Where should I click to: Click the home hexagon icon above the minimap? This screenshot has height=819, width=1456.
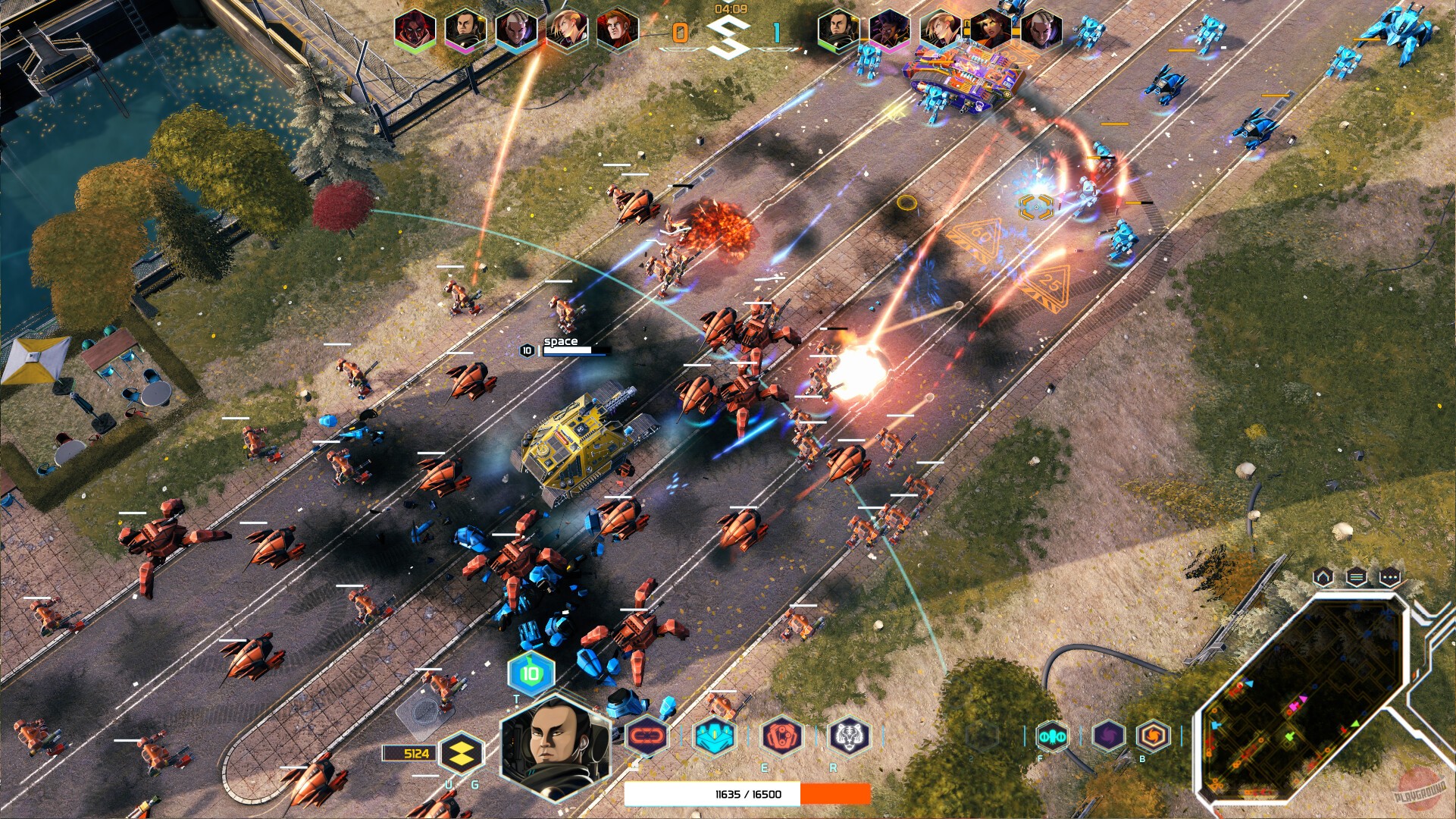(x=1325, y=576)
